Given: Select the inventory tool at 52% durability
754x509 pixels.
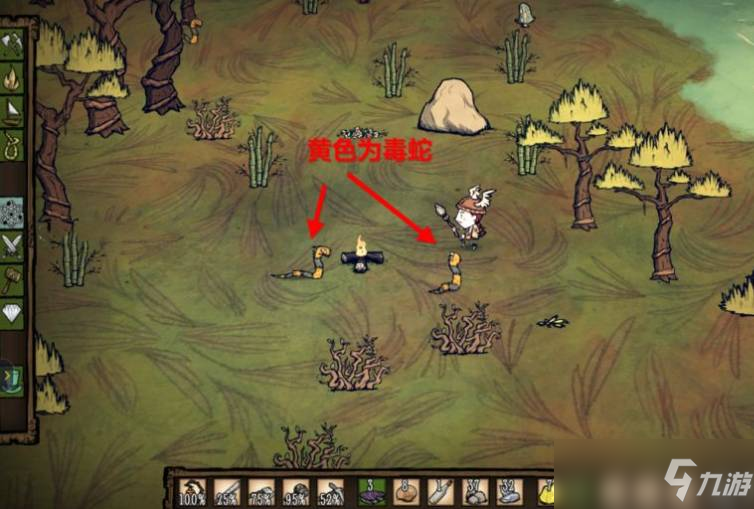Looking at the screenshot, I should (x=332, y=491).
